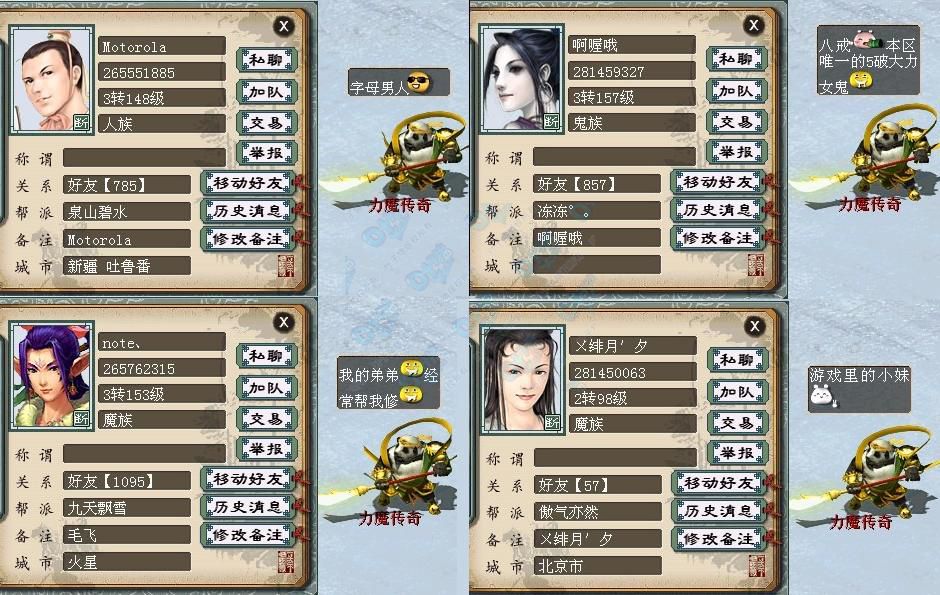
Task: Click 交易 to trade with 啊喔哦
Action: point(736,121)
